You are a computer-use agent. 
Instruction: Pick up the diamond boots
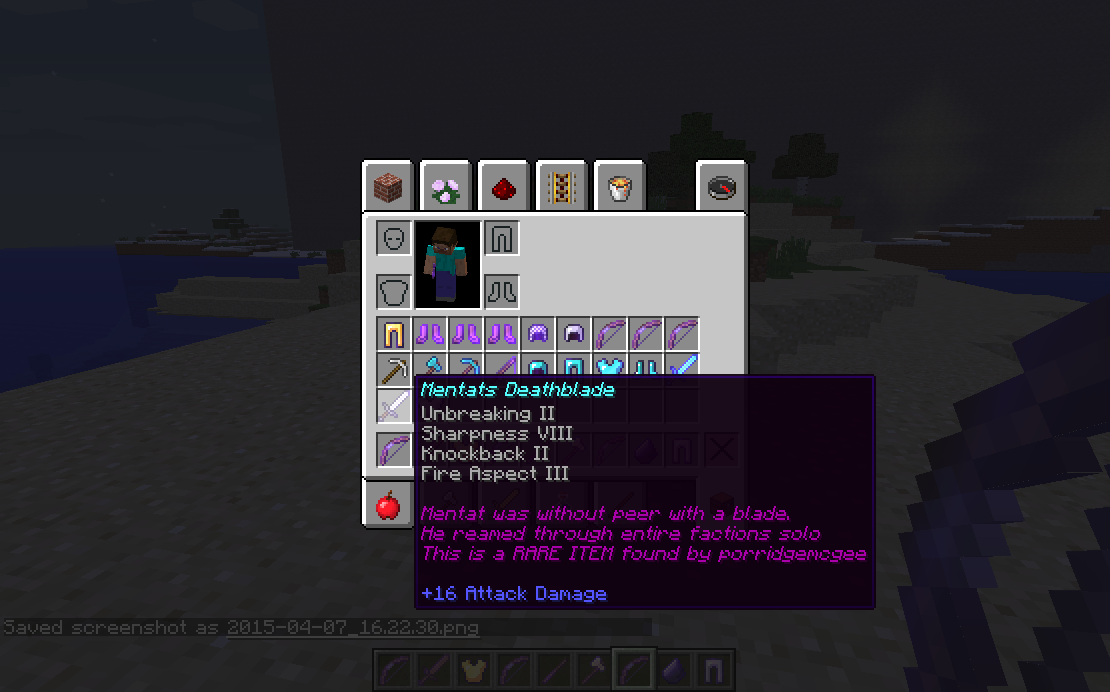646,368
